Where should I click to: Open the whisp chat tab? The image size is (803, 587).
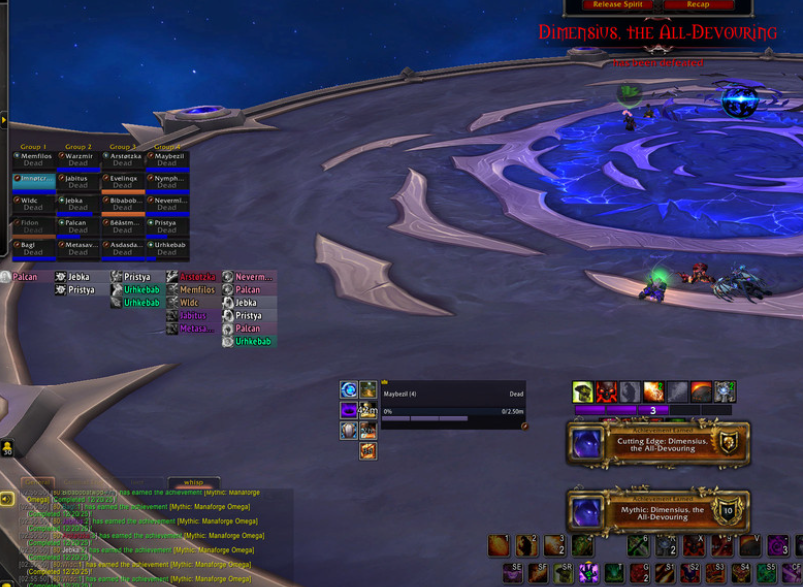193,482
